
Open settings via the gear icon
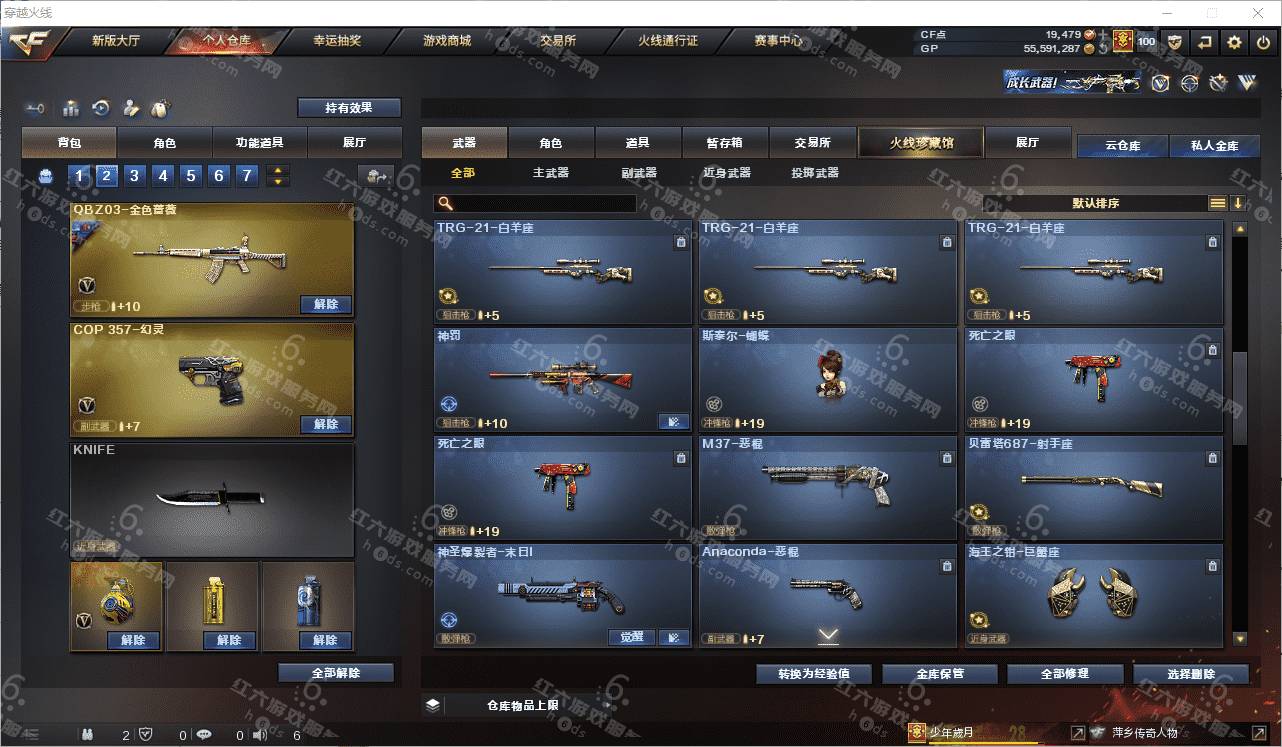(x=1234, y=42)
